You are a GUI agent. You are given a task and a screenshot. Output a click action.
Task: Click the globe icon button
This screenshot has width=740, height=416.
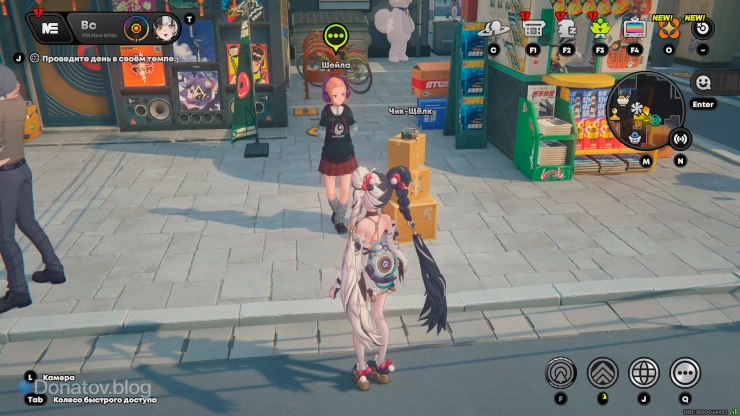pos(643,373)
